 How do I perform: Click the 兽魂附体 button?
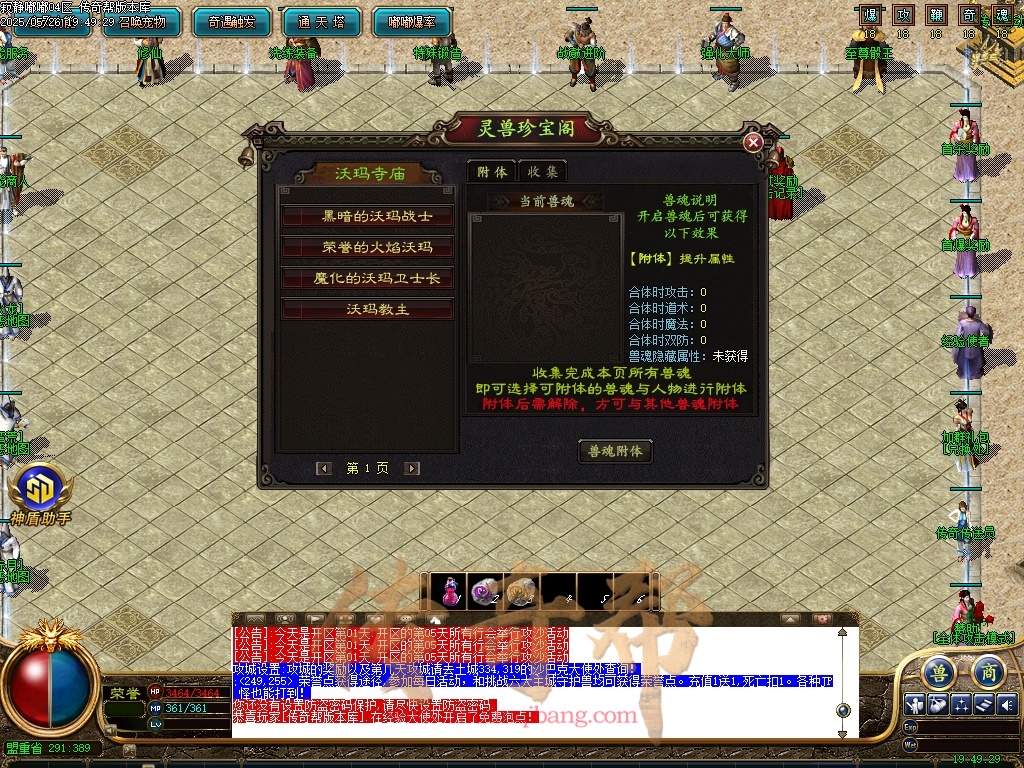(x=615, y=451)
